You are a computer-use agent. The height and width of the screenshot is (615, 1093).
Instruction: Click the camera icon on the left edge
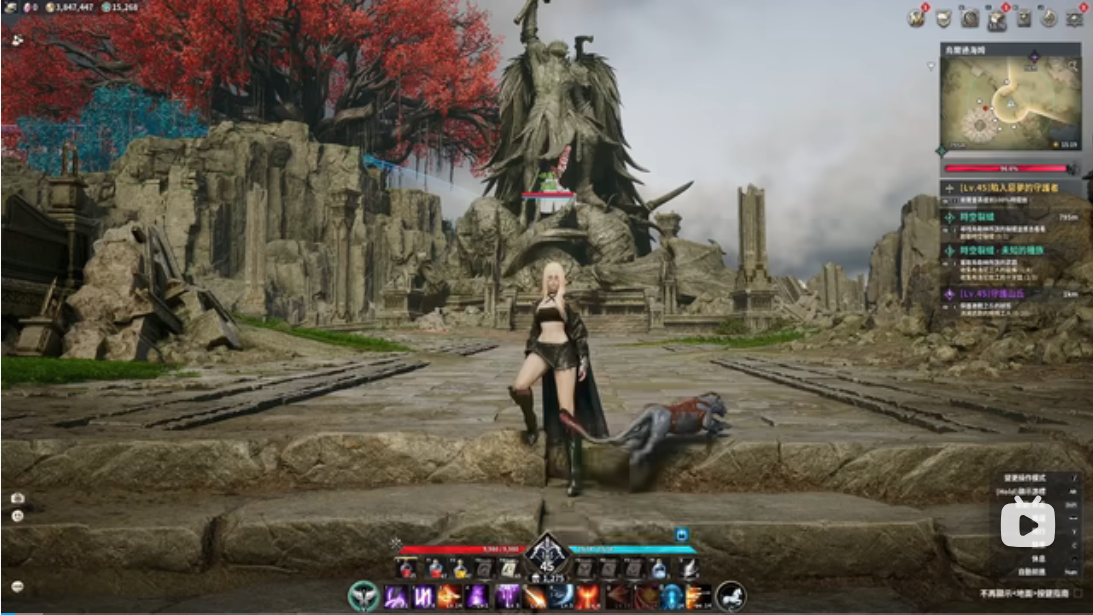pos(17,497)
